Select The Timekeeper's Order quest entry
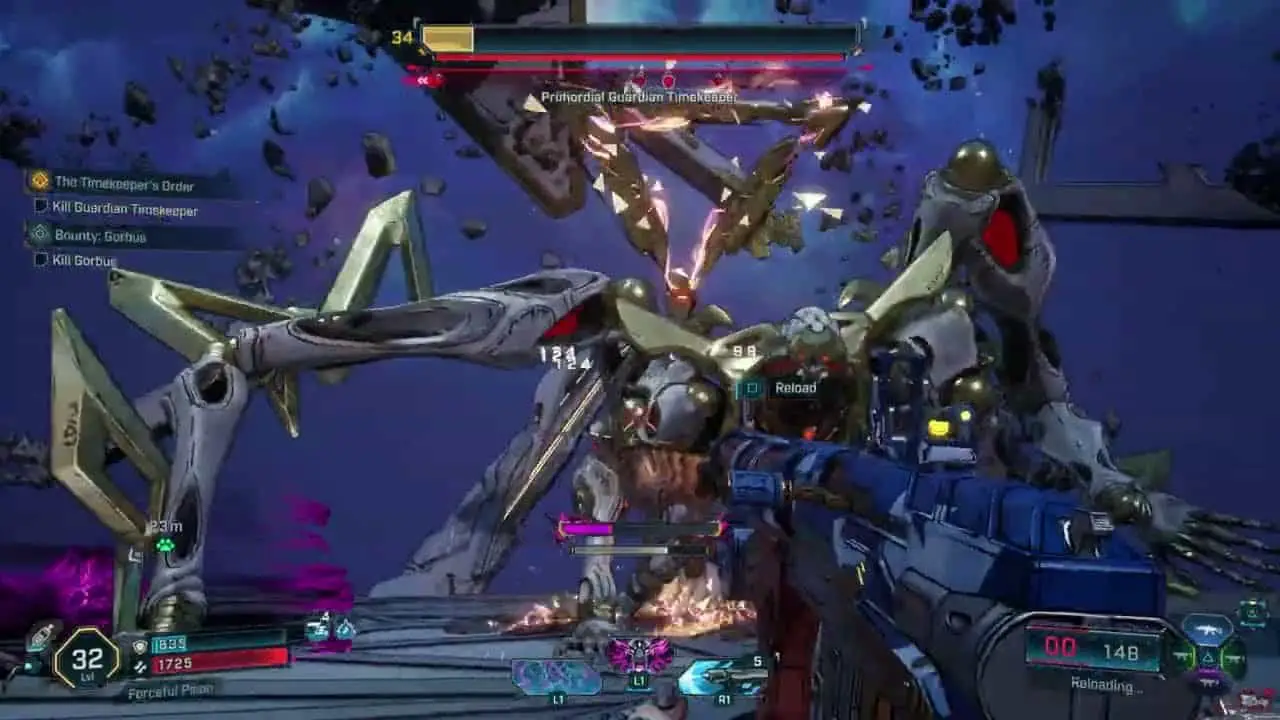 pos(125,184)
